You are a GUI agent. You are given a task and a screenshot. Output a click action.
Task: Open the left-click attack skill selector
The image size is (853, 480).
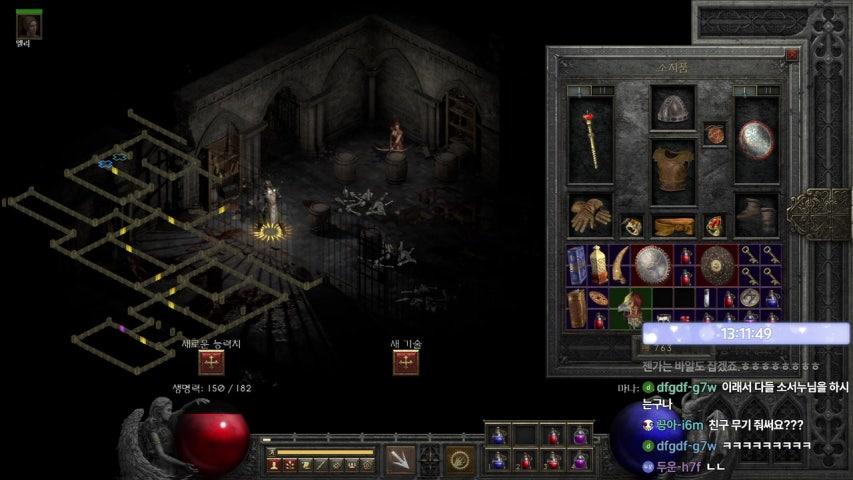(x=400, y=460)
